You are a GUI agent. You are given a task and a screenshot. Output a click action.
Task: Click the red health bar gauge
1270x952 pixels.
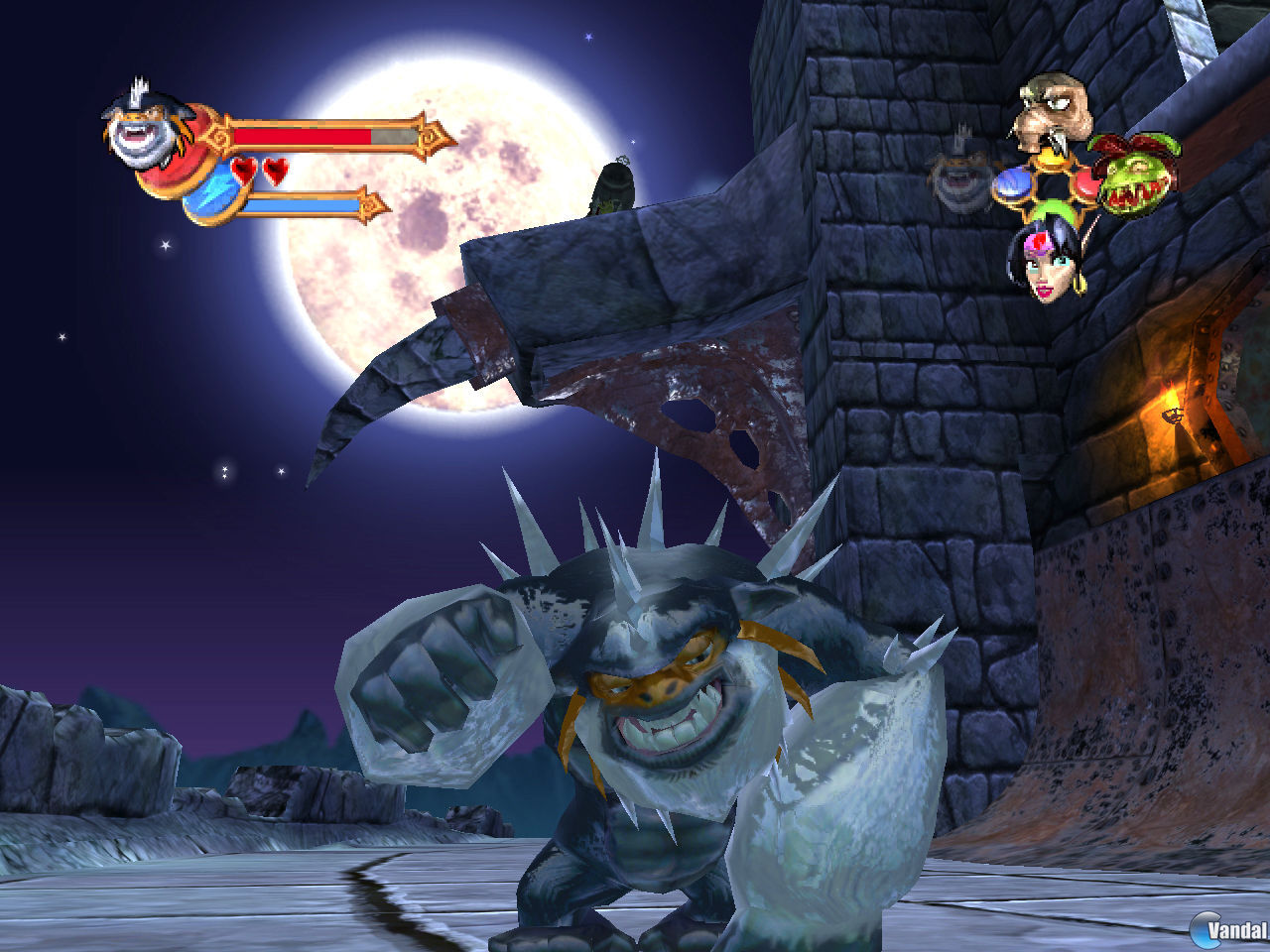coord(302,135)
